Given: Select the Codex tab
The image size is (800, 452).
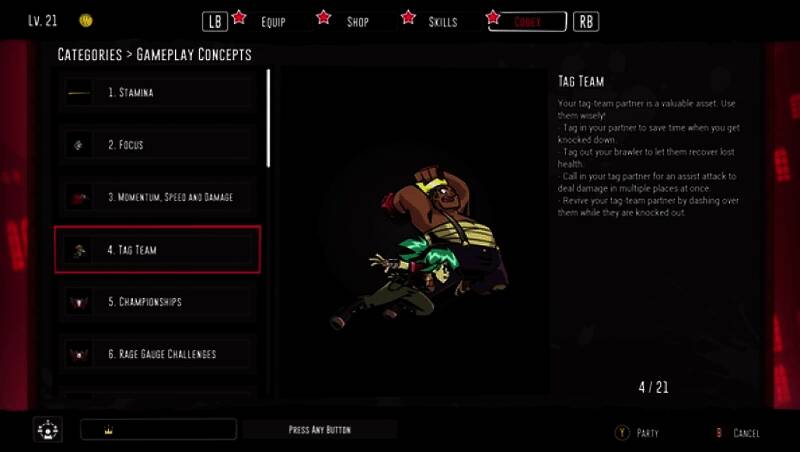Looking at the screenshot, I should 527,21.
